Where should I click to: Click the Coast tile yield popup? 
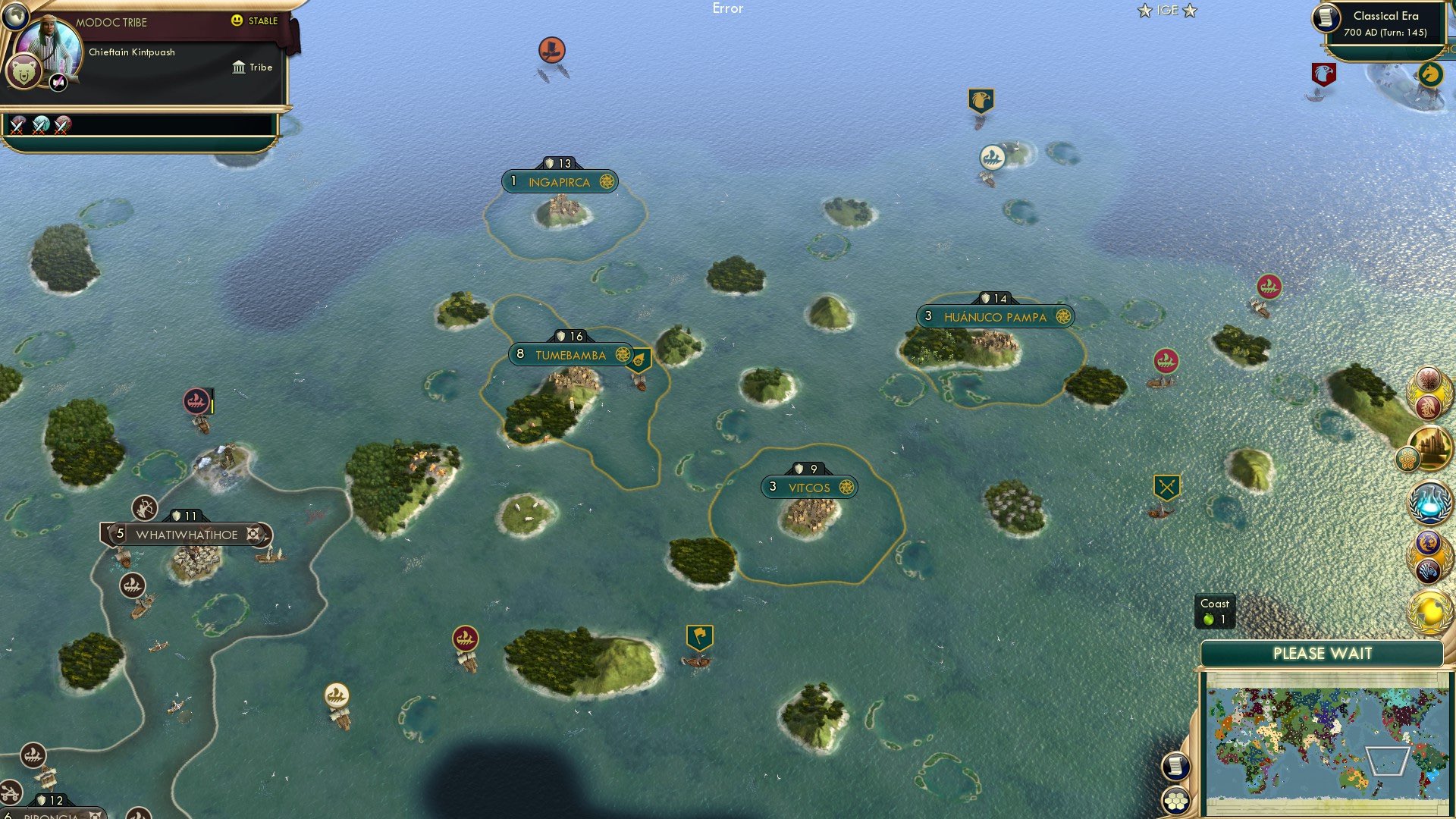pyautogui.click(x=1216, y=611)
